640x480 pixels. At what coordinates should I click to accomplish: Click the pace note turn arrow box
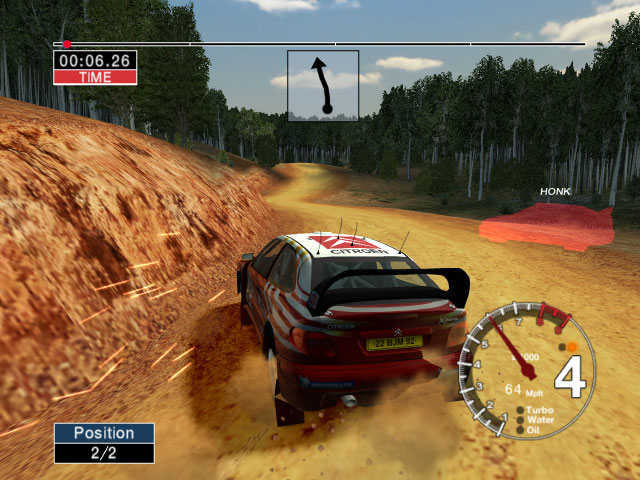click(323, 86)
